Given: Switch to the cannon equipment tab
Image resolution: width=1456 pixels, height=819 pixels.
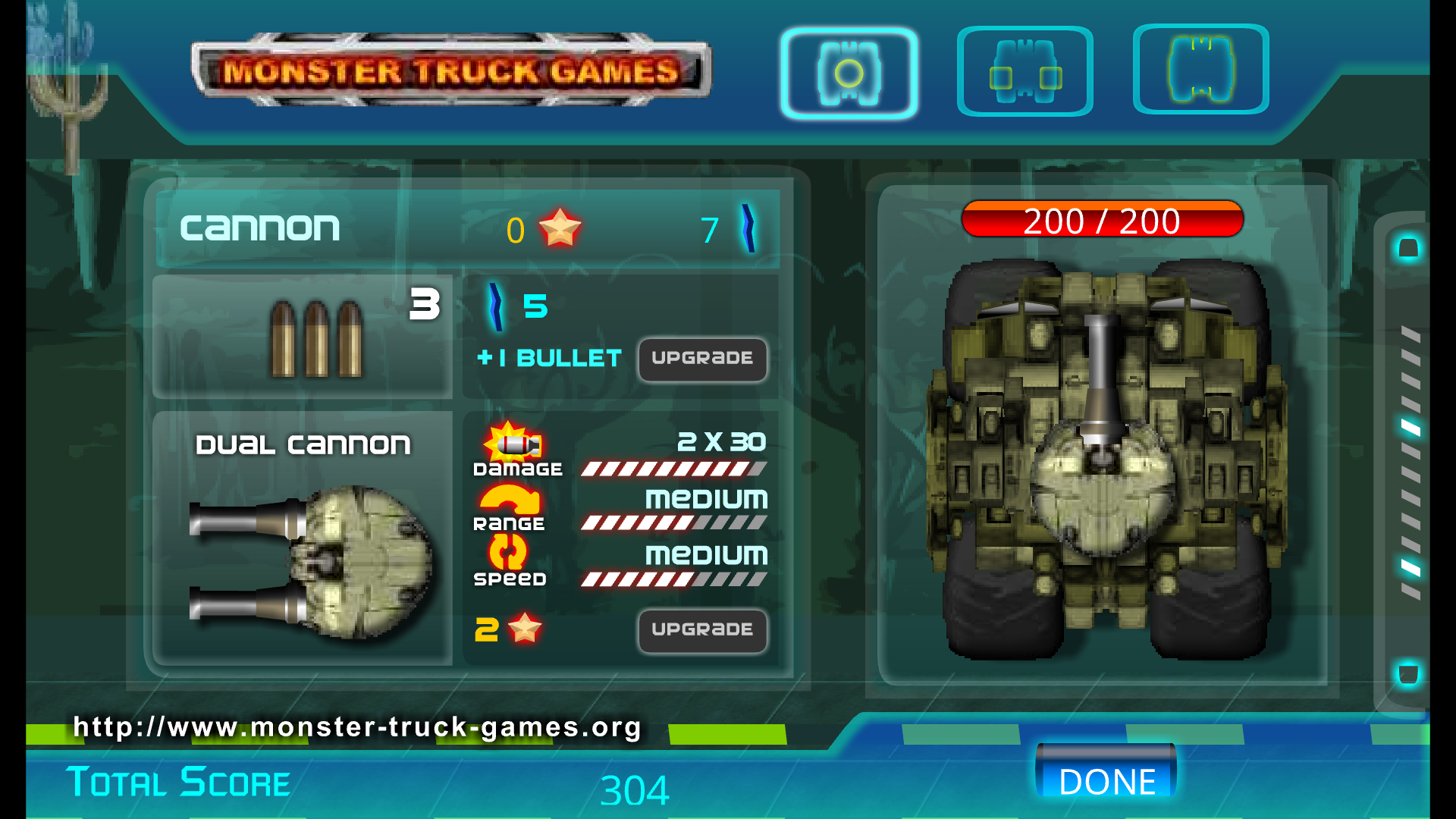Looking at the screenshot, I should click(x=849, y=73).
